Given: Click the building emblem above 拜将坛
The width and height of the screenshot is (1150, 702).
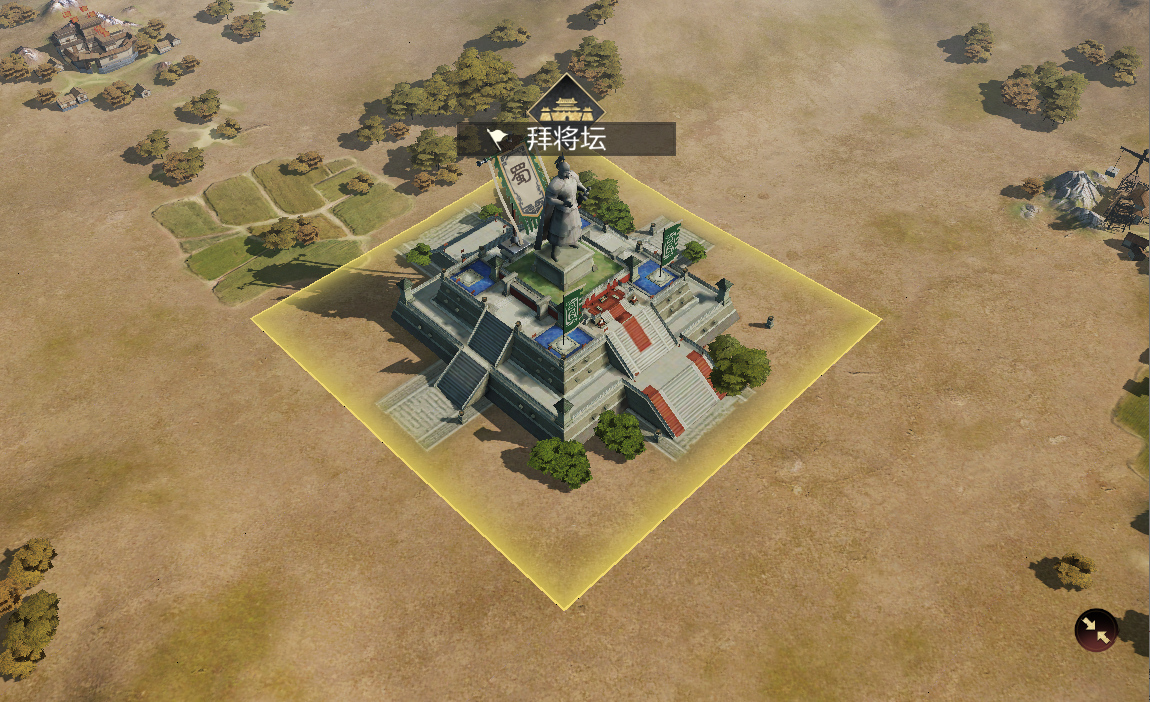Looking at the screenshot, I should coord(566,101).
